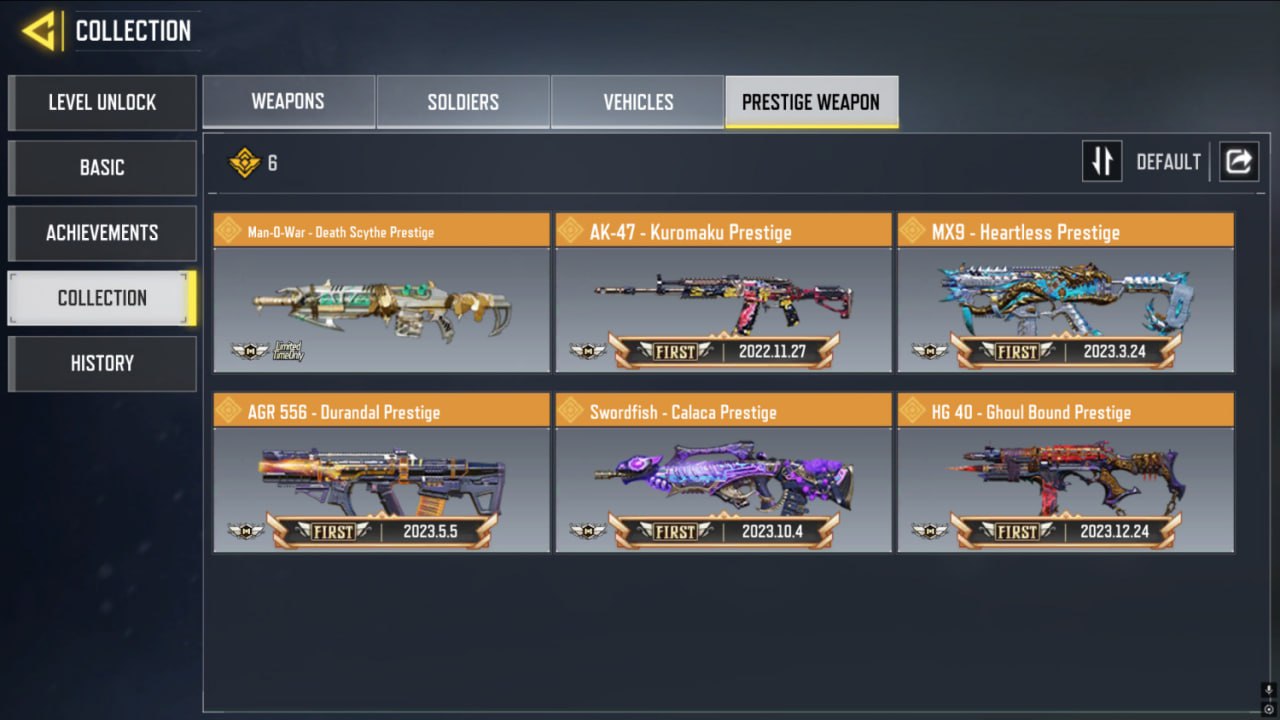Select the Basic menu entry
The image size is (1280, 720).
102,168
